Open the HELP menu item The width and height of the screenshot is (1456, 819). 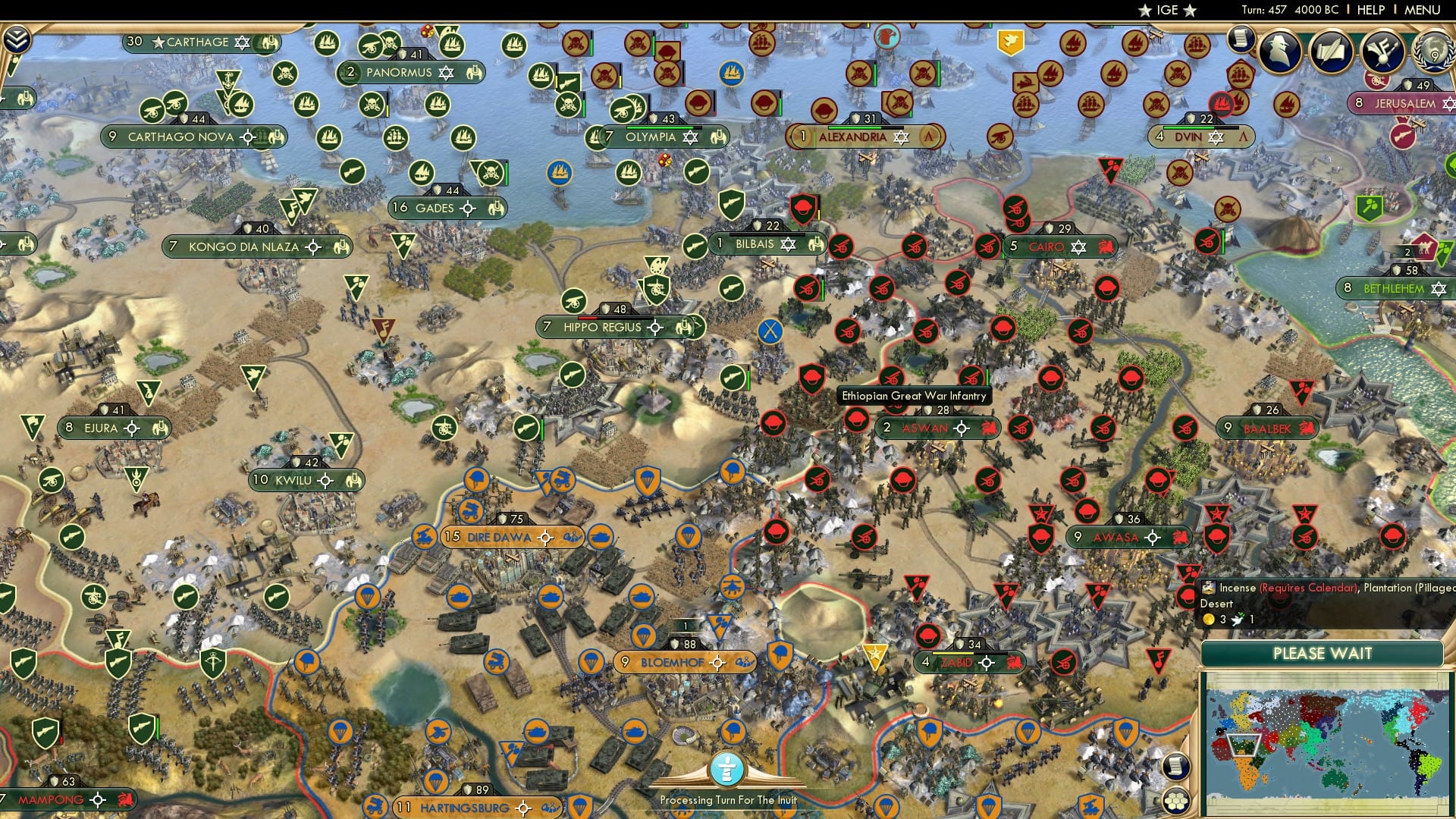pyautogui.click(x=1371, y=10)
